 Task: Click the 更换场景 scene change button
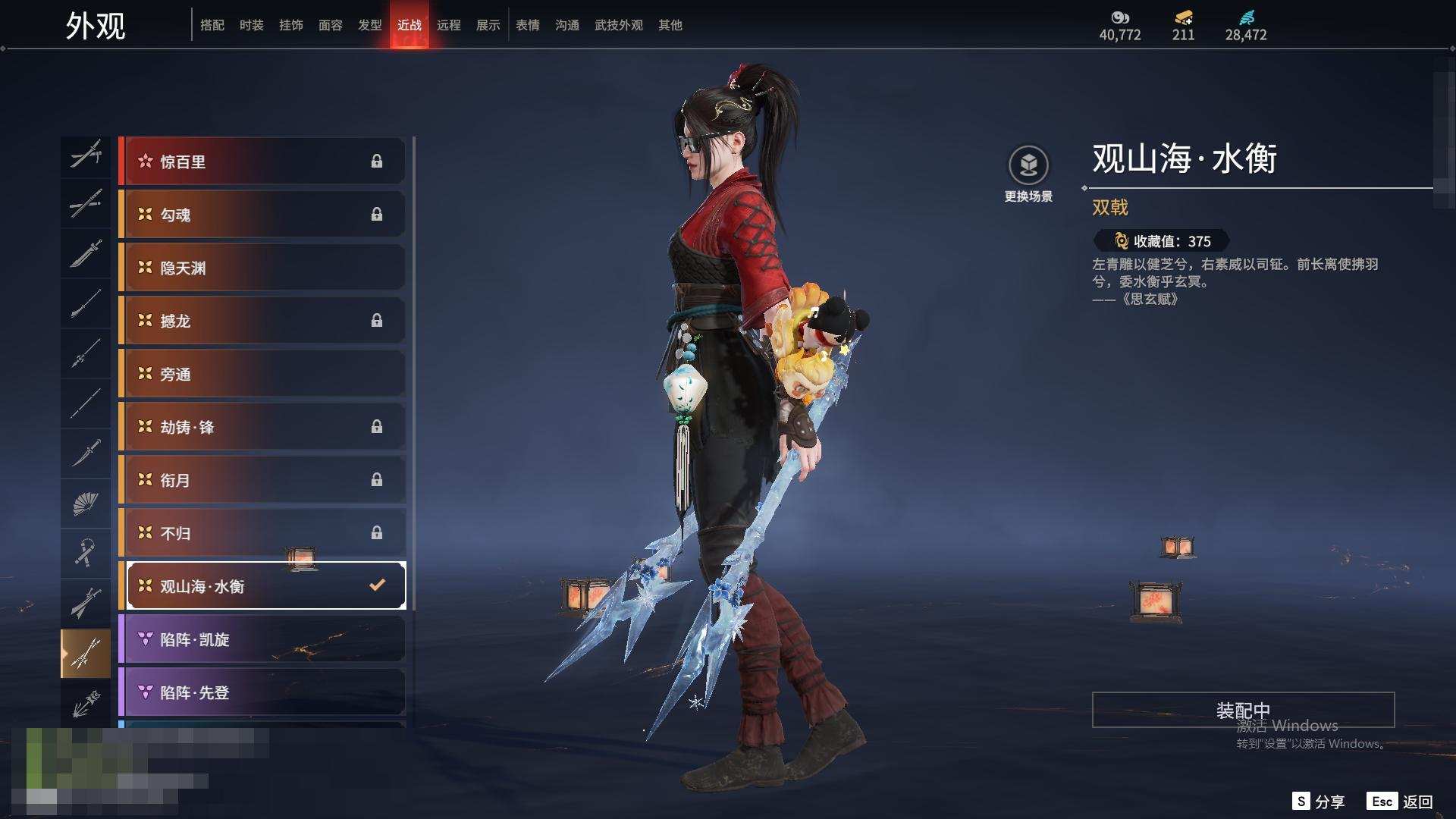(x=1028, y=174)
